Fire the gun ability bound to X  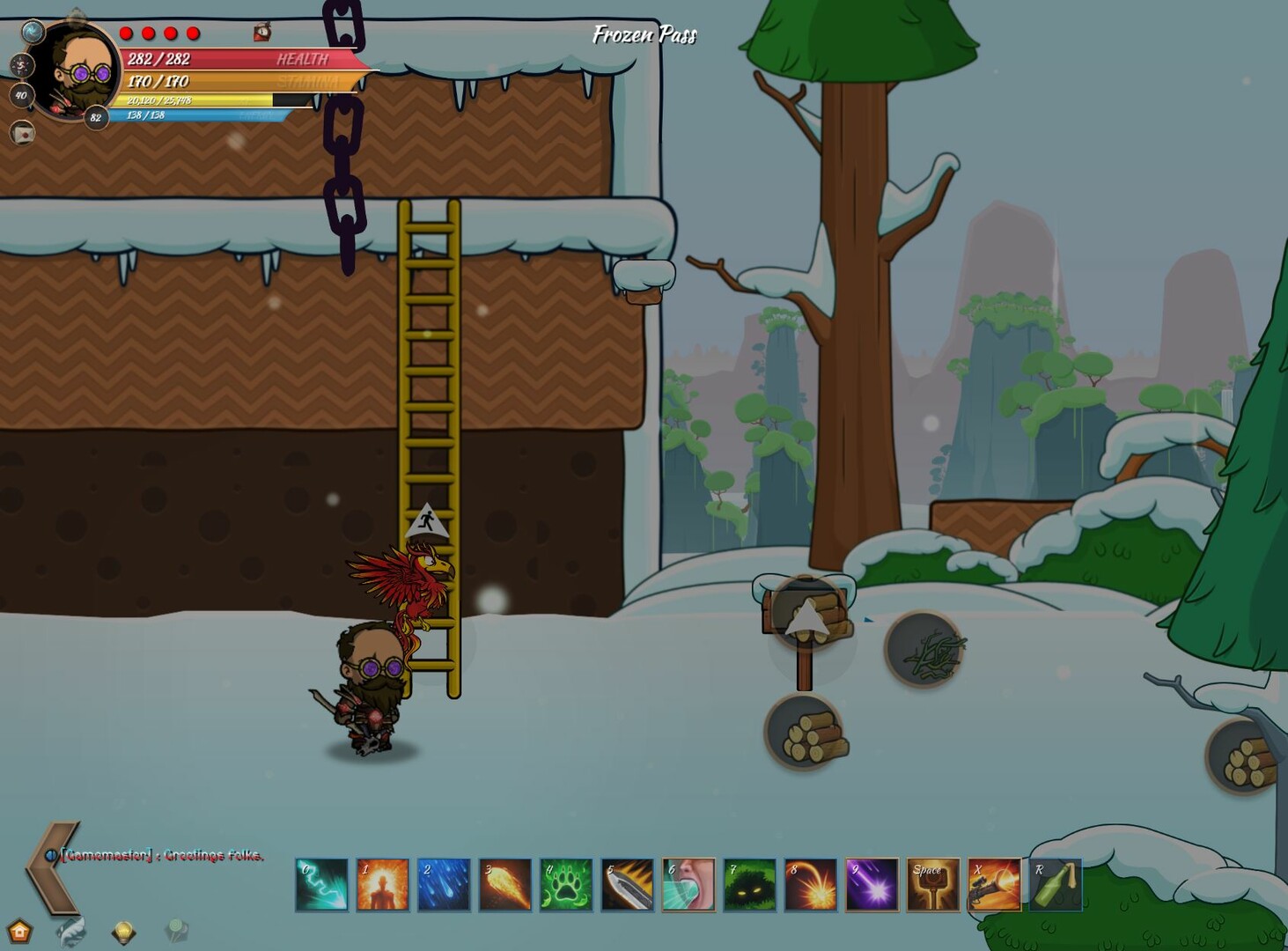[992, 884]
